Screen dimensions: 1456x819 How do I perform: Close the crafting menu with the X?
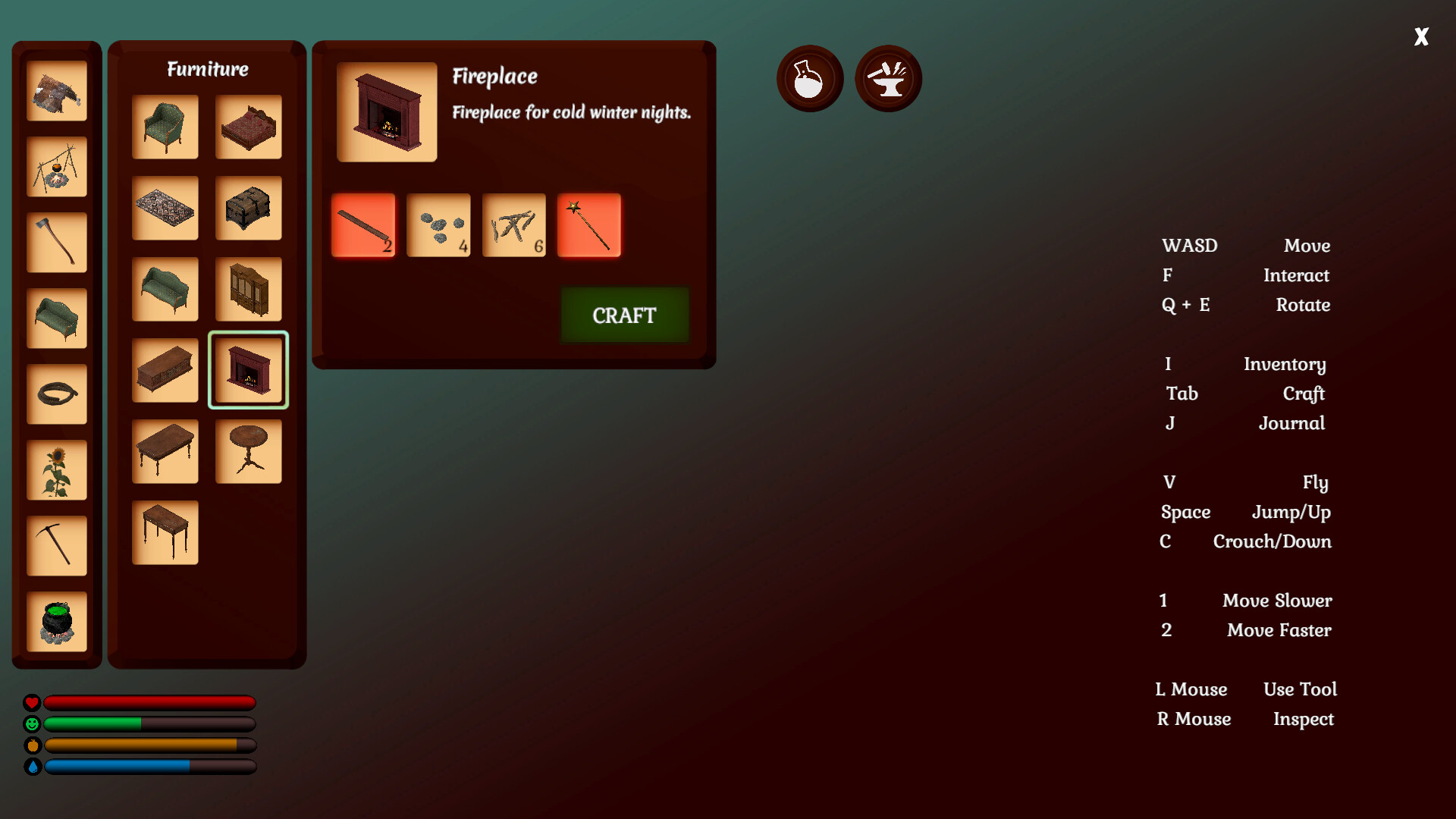click(1421, 36)
